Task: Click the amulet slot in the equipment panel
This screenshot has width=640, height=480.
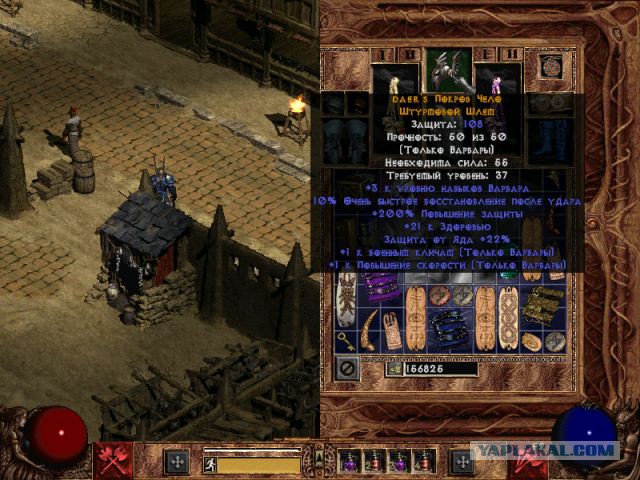Action: 549,66
